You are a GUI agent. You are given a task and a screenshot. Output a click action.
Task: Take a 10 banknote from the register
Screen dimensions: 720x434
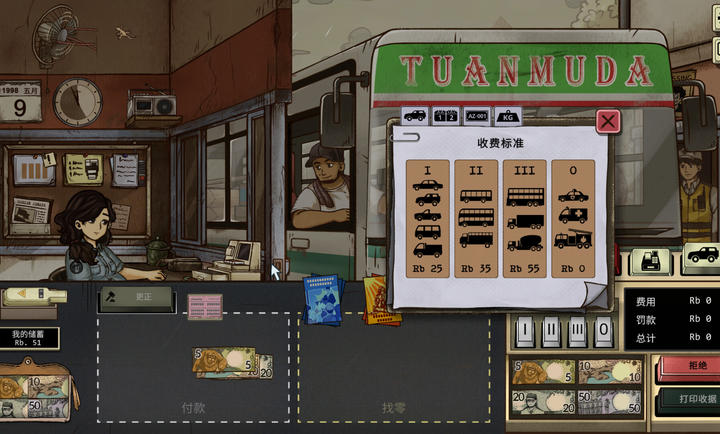[x=609, y=371]
